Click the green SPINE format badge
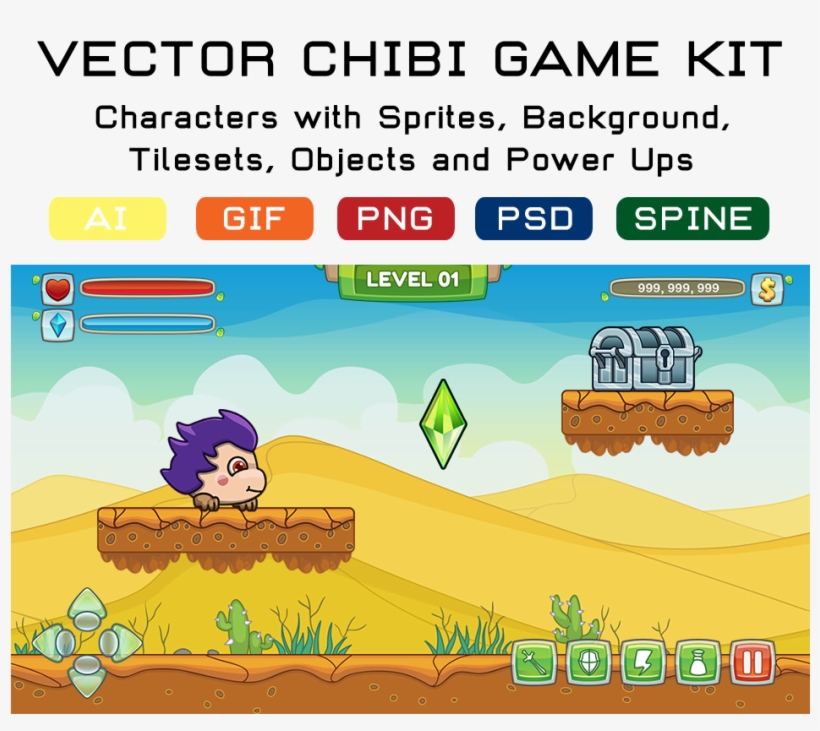The height and width of the screenshot is (731, 820). point(692,219)
